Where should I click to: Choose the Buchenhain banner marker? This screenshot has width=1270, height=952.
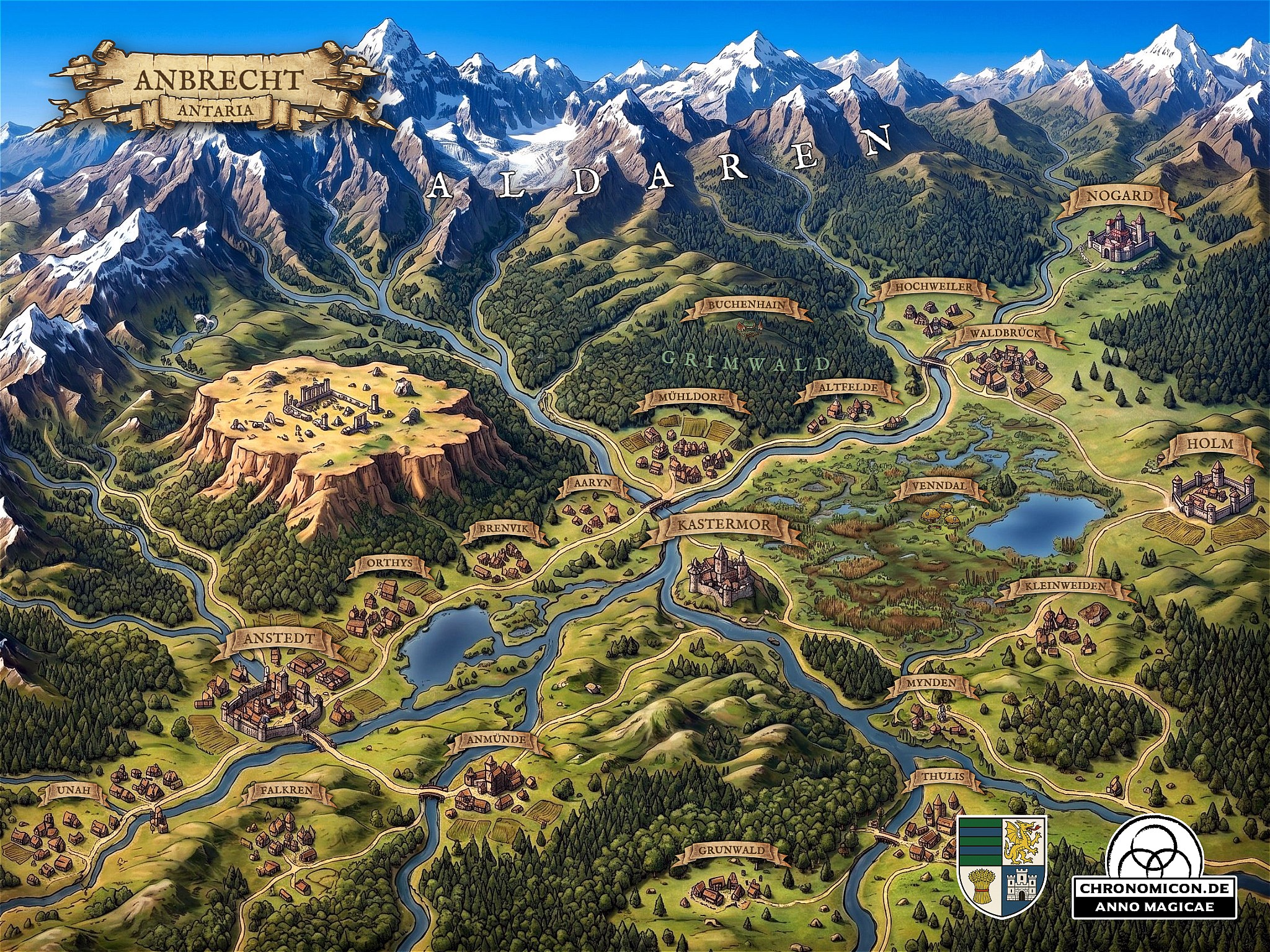(746, 305)
